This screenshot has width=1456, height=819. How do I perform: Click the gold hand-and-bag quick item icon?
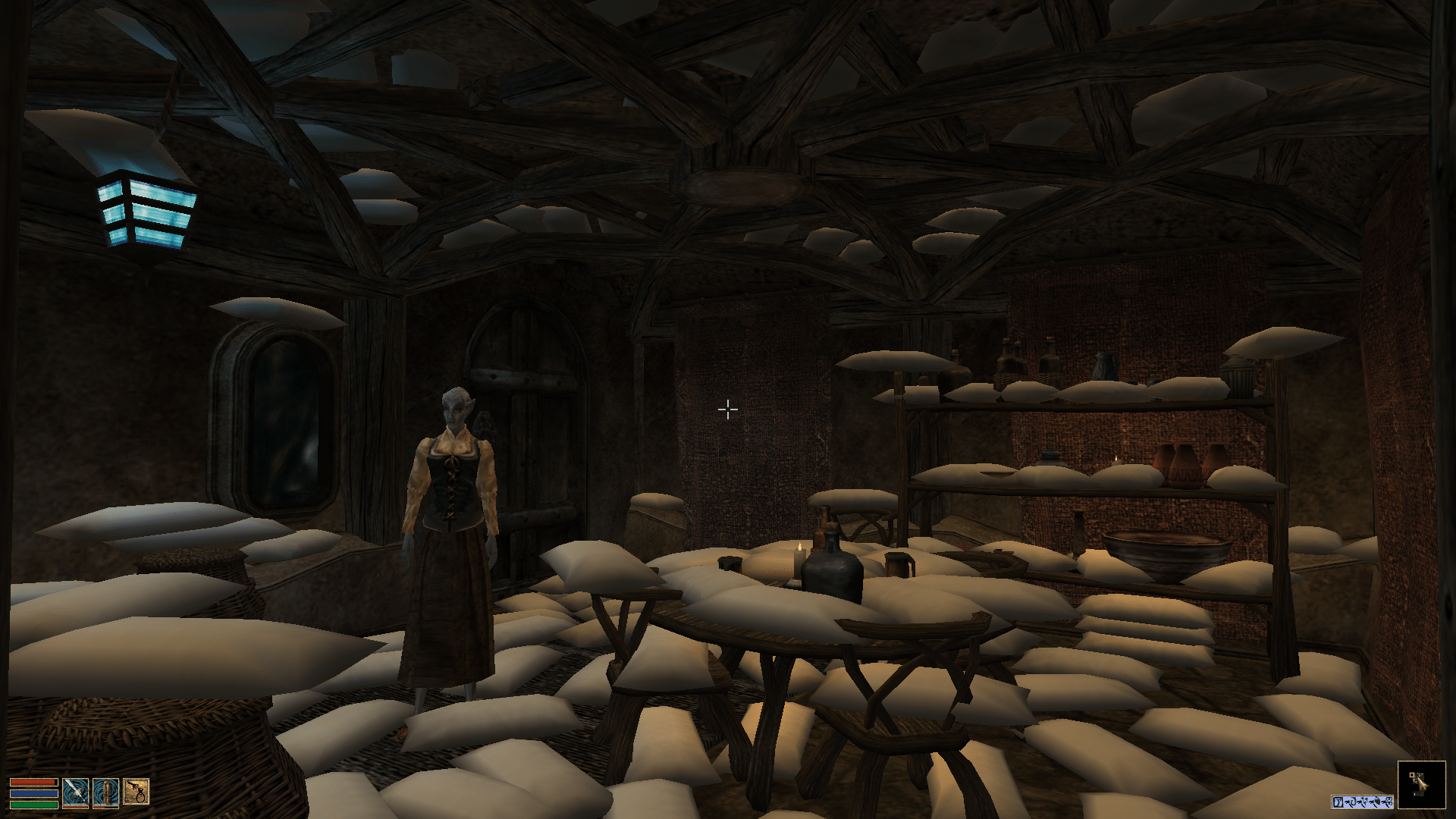[136, 792]
